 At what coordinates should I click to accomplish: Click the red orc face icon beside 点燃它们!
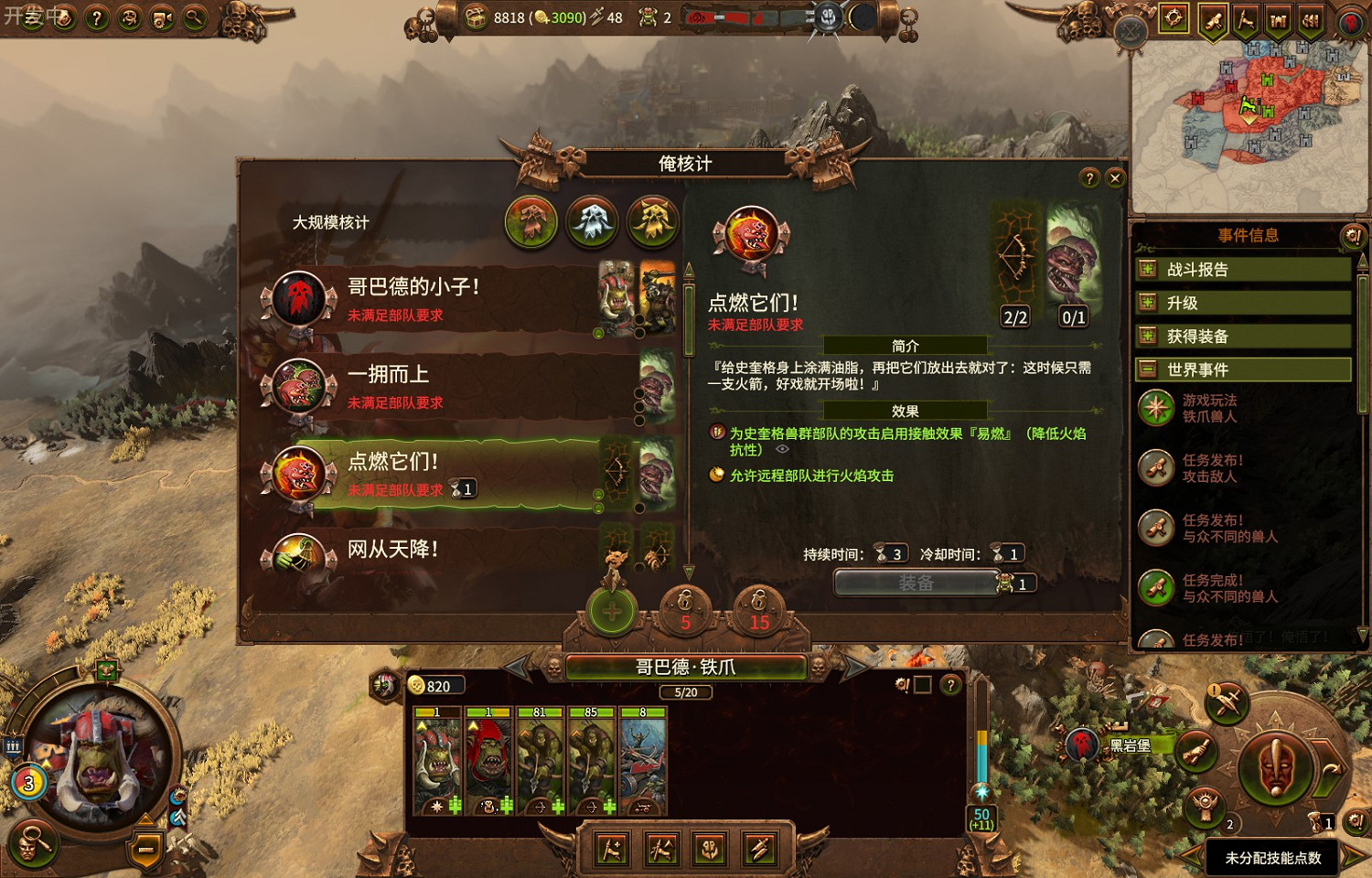point(297,472)
